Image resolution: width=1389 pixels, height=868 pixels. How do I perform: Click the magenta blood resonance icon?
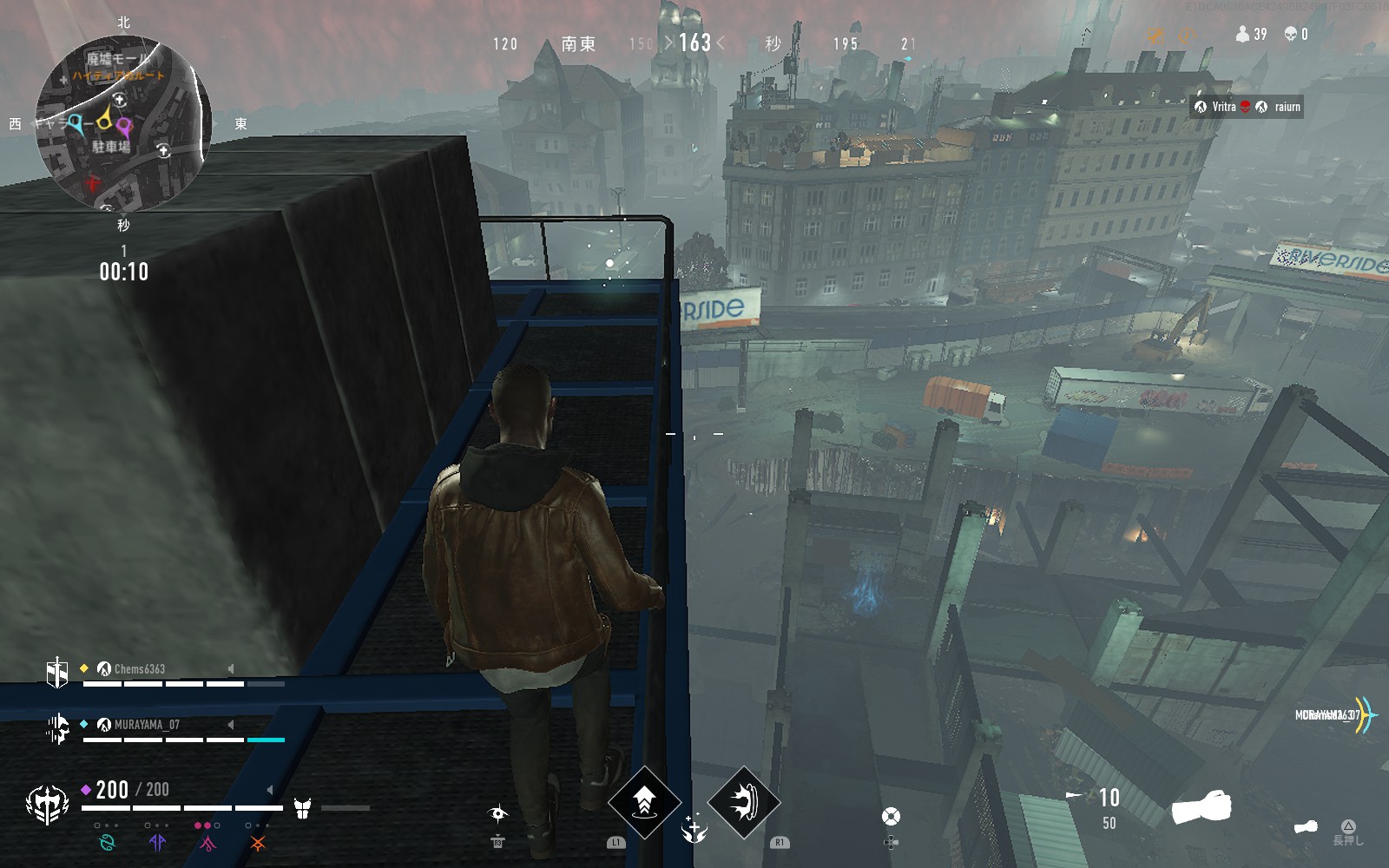point(207,842)
